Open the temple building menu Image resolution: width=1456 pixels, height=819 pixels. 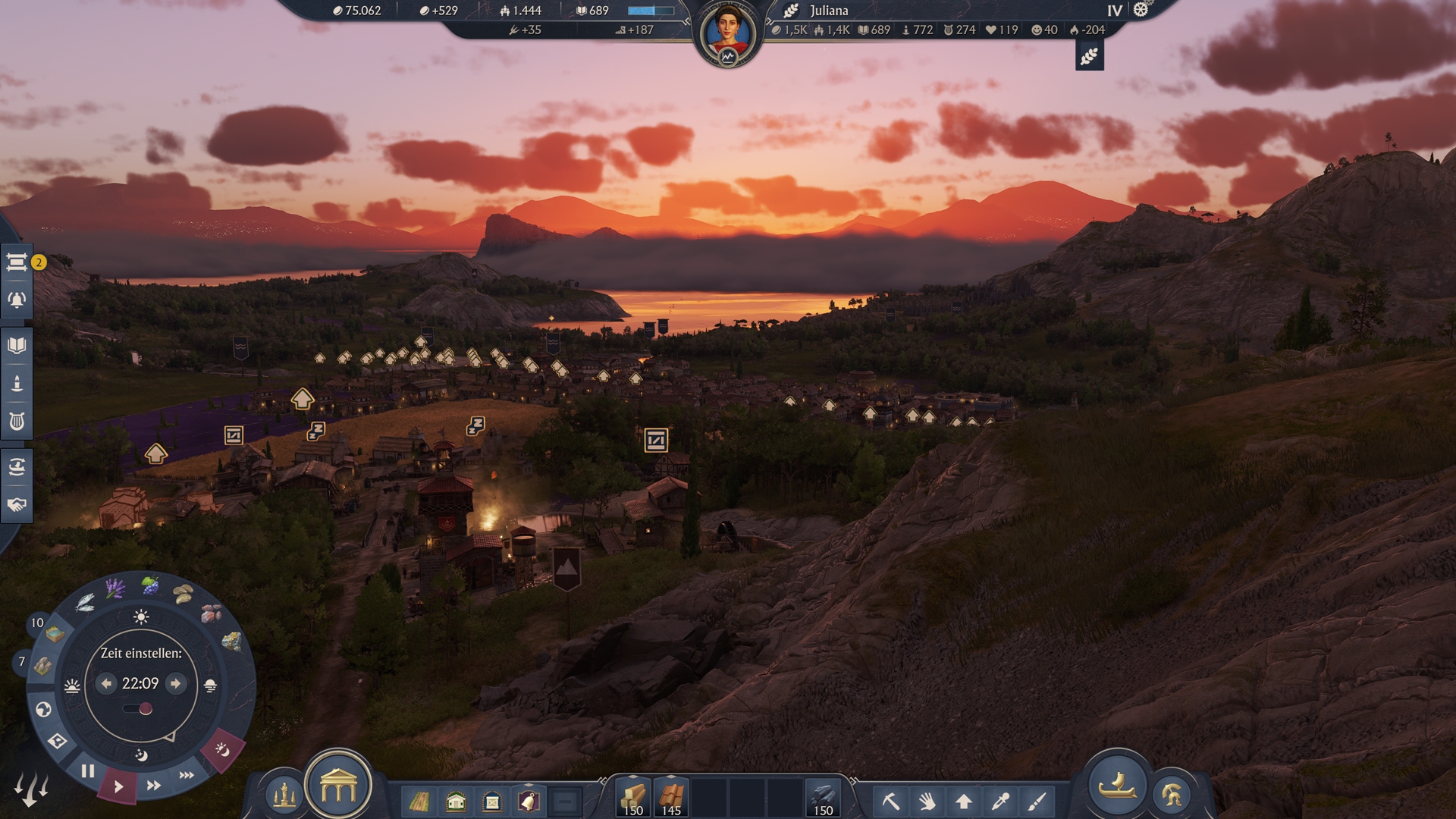pos(338,789)
